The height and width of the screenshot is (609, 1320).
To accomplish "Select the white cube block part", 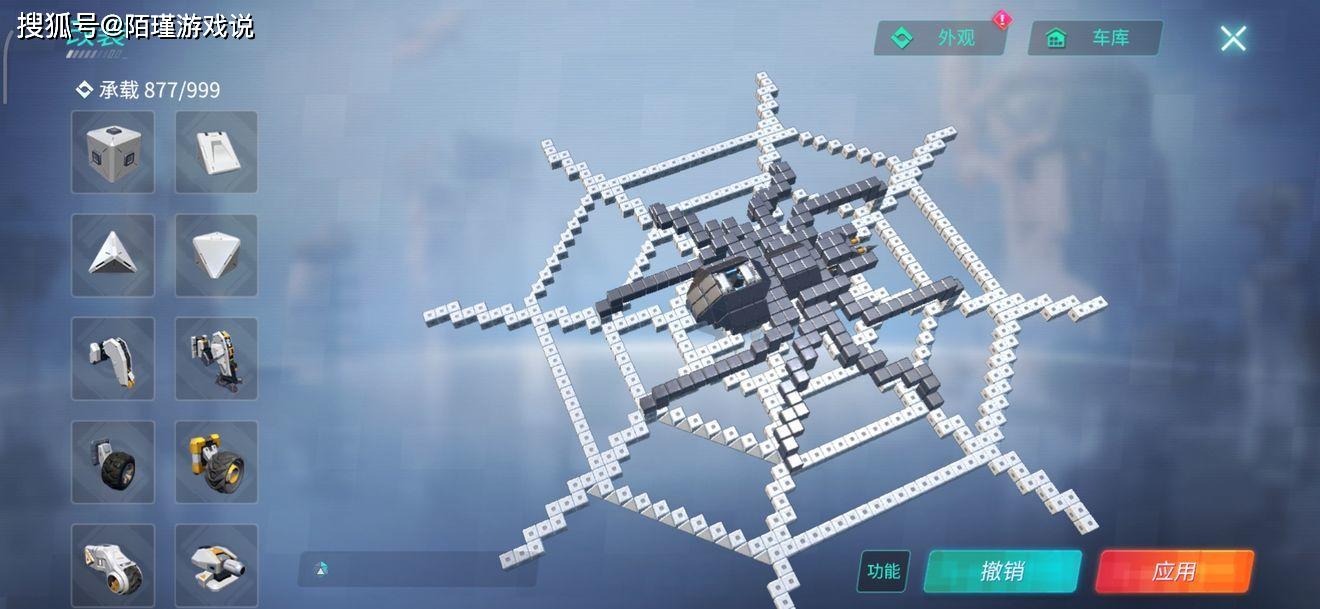I will pyautogui.click(x=113, y=152).
